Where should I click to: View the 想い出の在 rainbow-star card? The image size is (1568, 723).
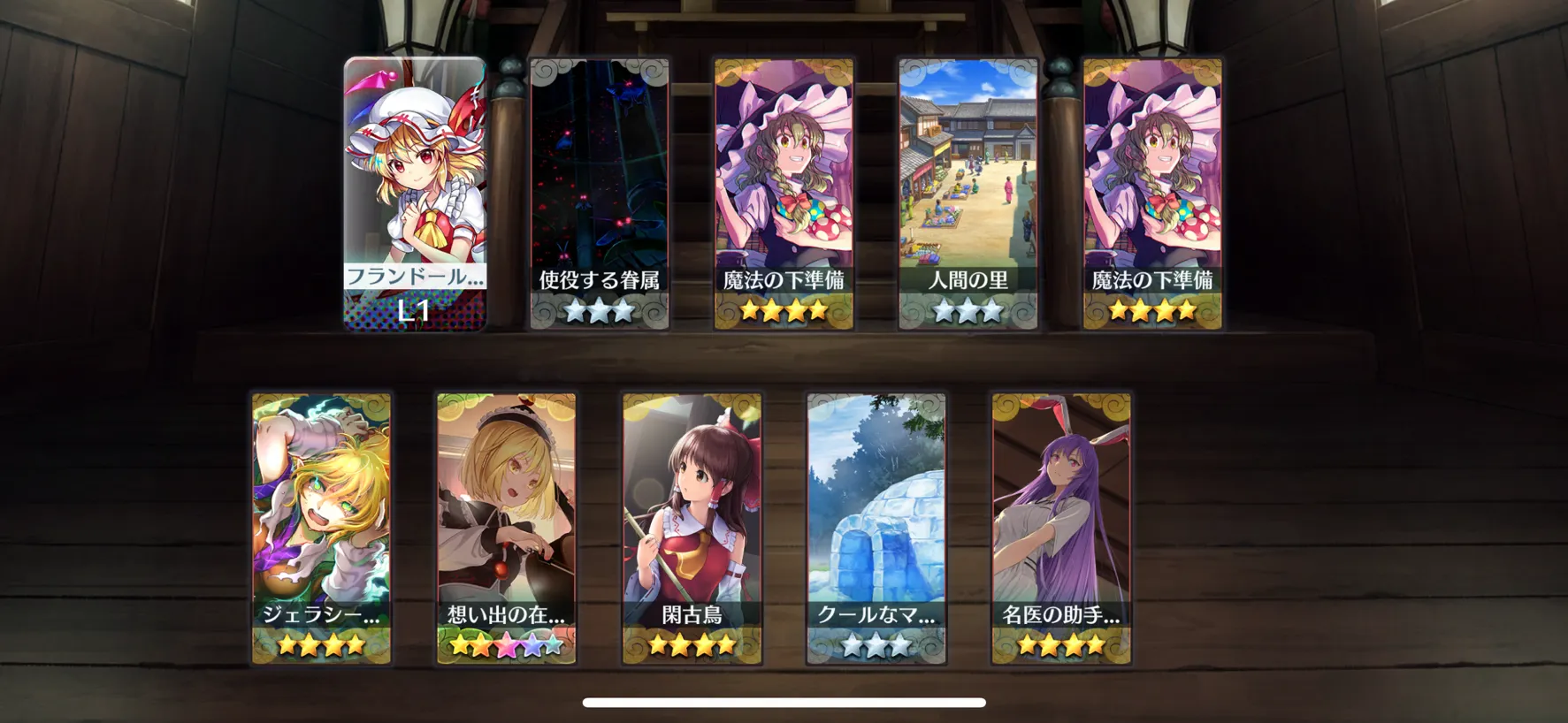[506, 528]
